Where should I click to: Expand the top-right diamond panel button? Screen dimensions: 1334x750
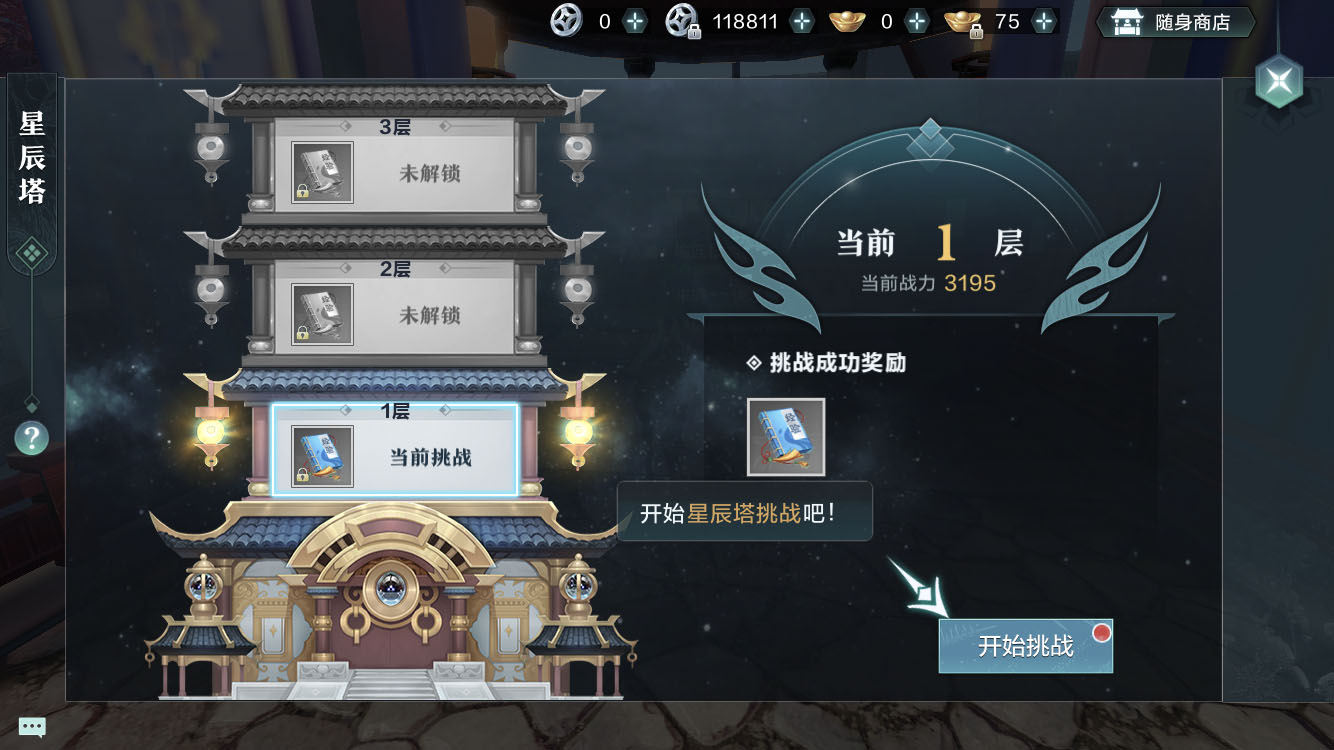coord(1277,82)
